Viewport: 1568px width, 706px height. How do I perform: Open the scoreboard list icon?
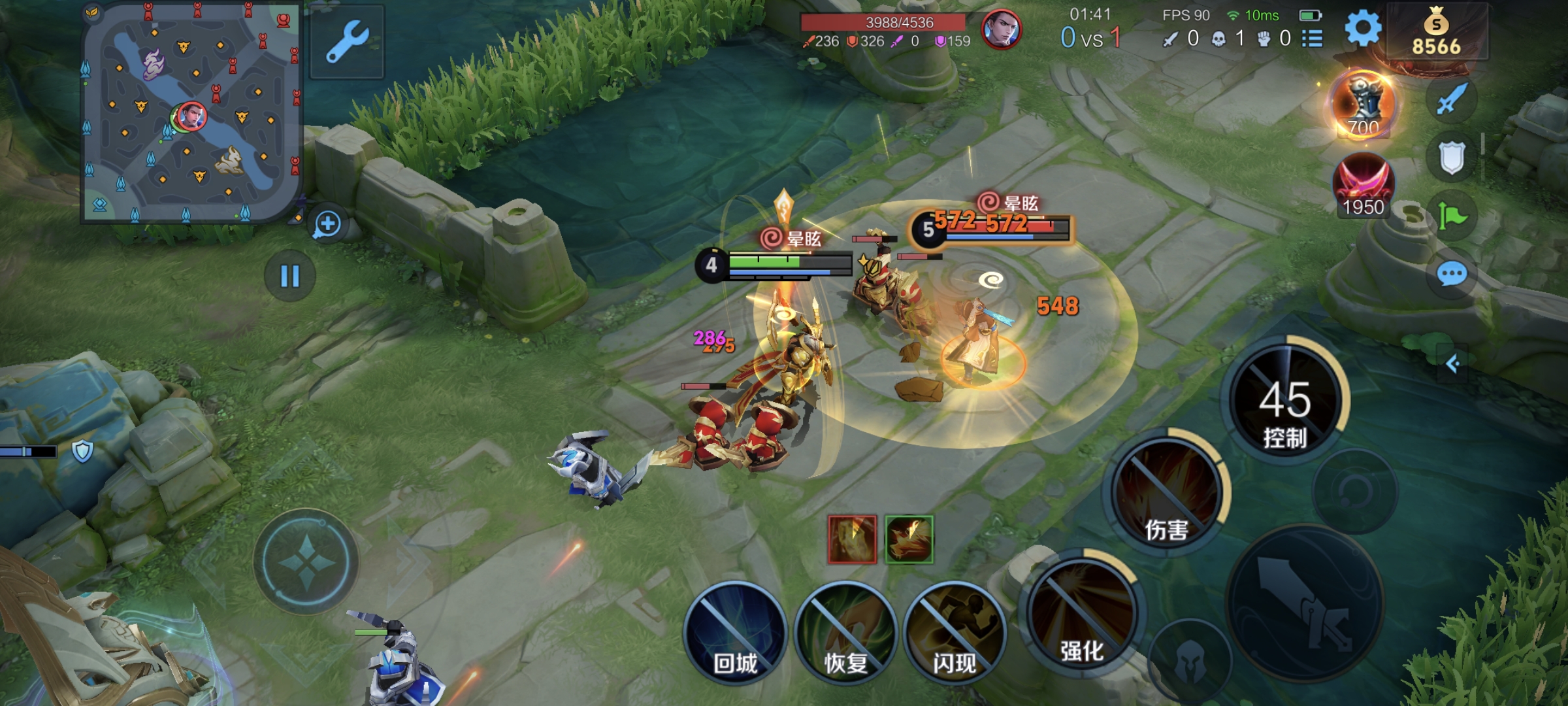[x=1312, y=39]
